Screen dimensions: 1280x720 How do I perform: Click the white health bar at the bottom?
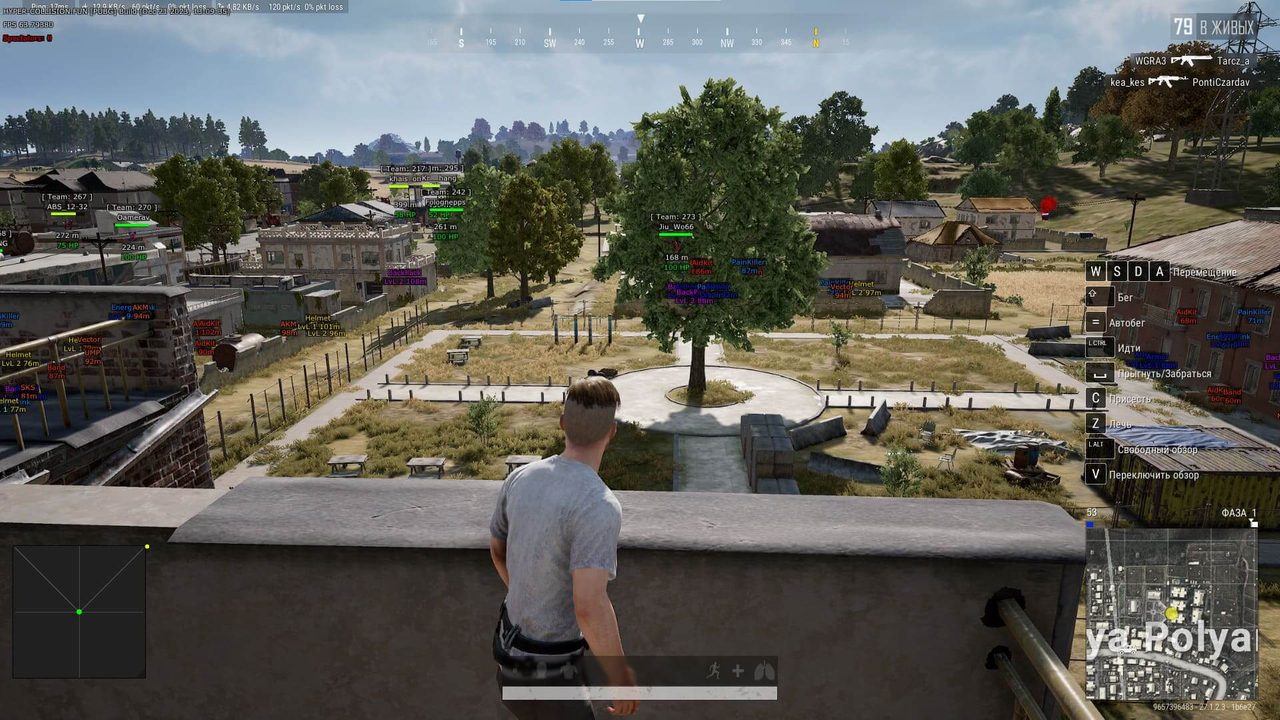(x=639, y=692)
